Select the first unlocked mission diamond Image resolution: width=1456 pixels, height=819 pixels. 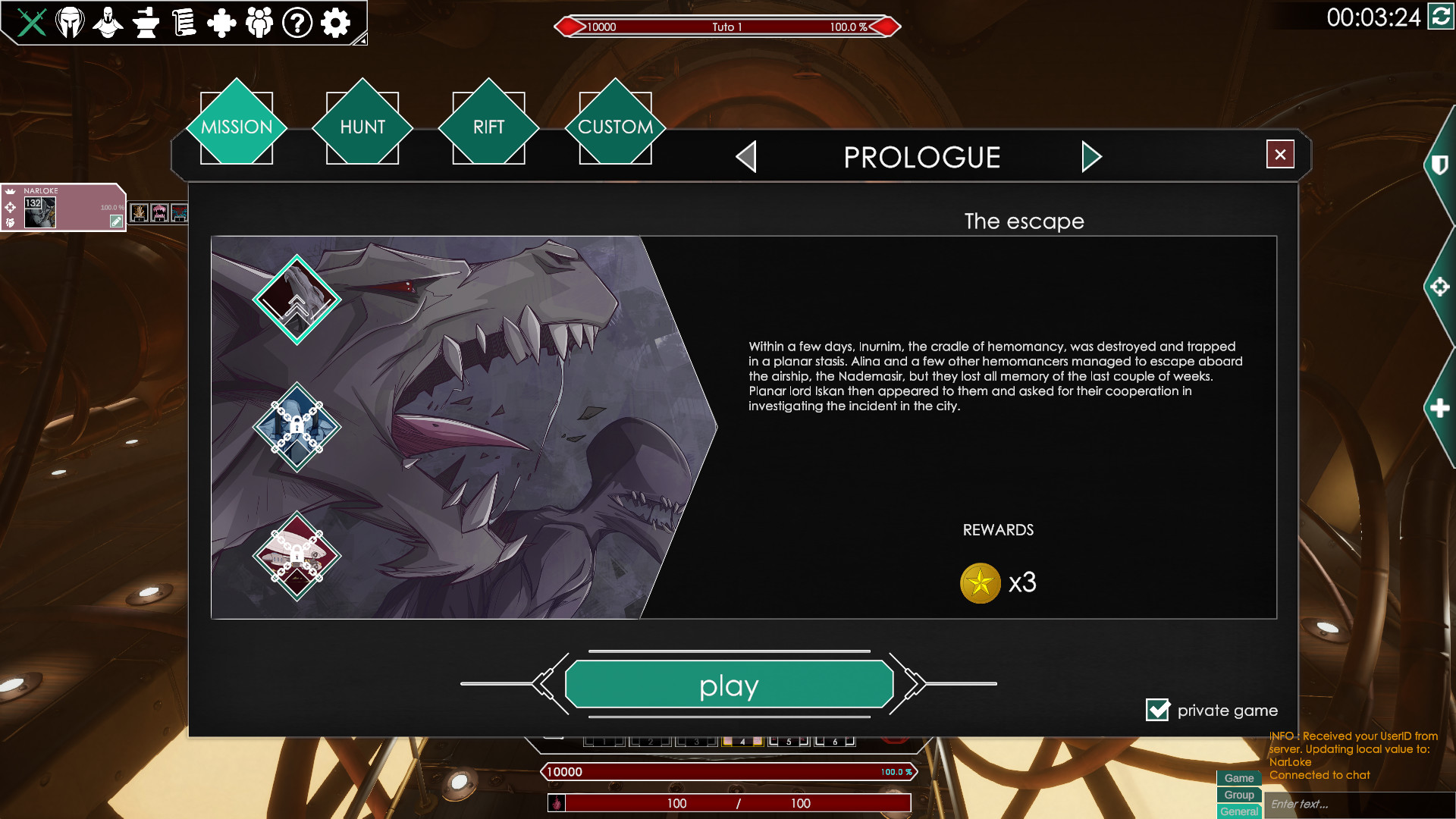click(x=297, y=300)
